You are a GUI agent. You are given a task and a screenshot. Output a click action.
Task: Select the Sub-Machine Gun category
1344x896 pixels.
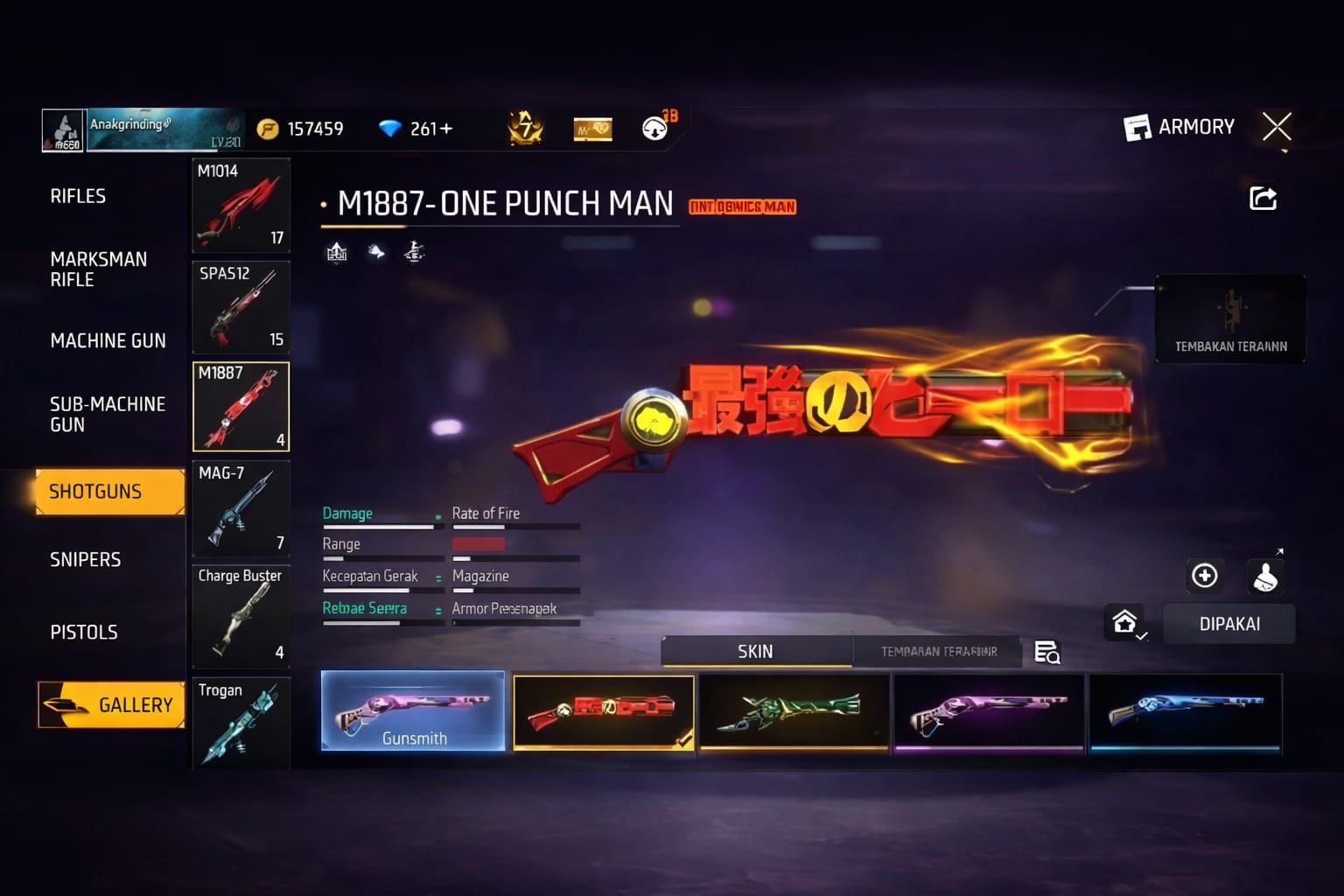click(x=107, y=415)
